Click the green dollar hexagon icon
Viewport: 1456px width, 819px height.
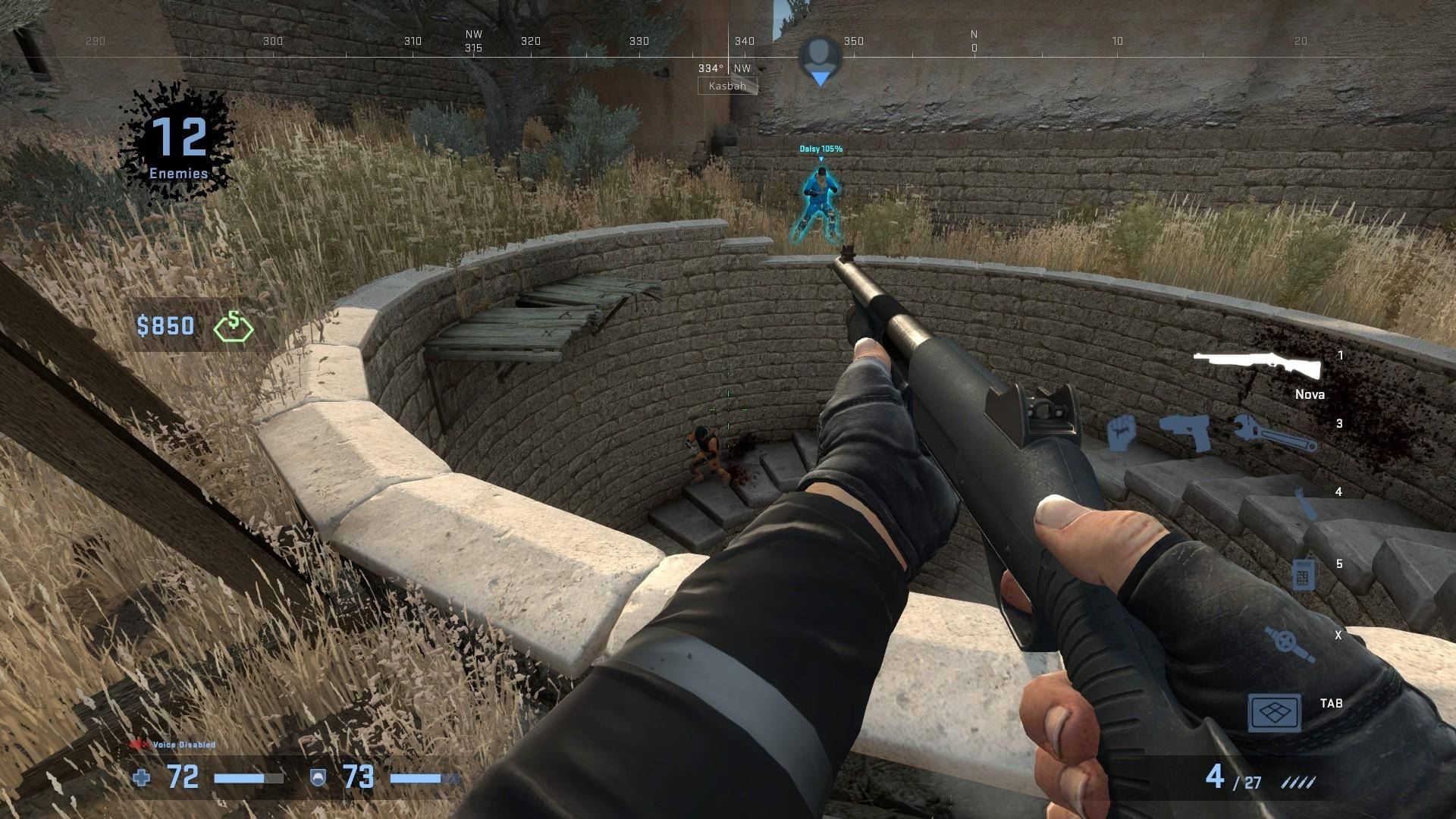click(234, 327)
